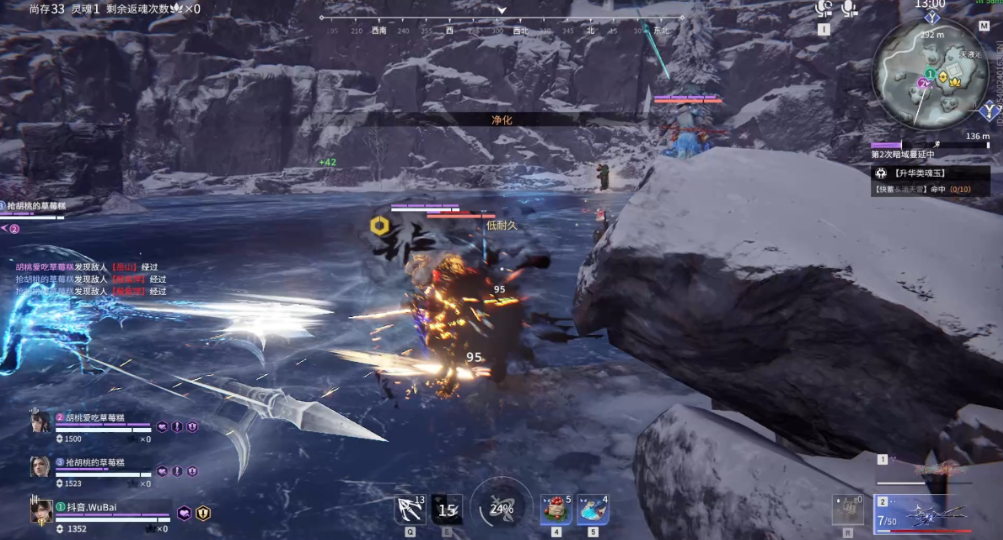This screenshot has height=540, width=1003.
Task: Use the blue armor powder item
Action: coord(593,510)
